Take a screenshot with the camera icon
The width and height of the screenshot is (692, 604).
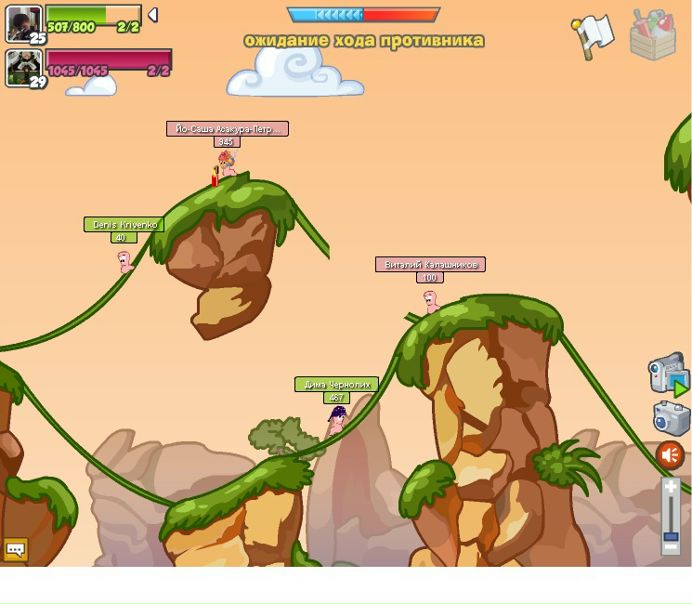click(671, 418)
